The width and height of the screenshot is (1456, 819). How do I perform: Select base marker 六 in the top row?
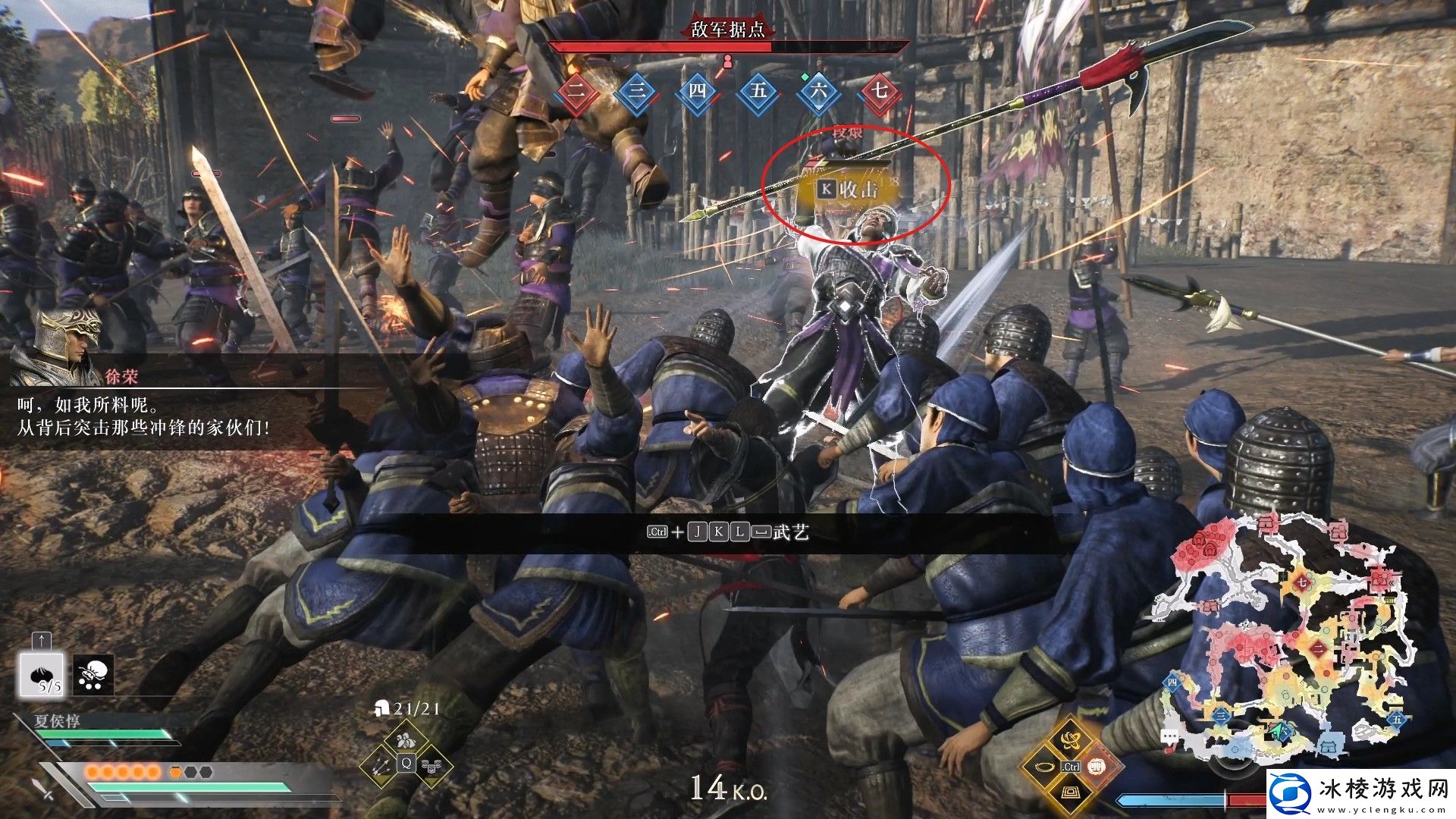click(819, 92)
